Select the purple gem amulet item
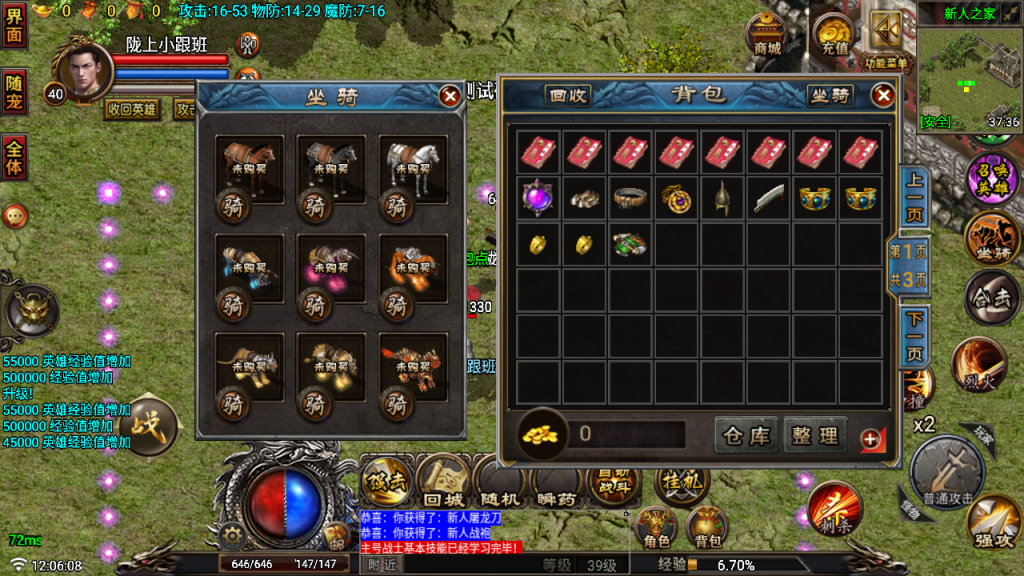Image resolution: width=1024 pixels, height=576 pixels. pos(539,197)
